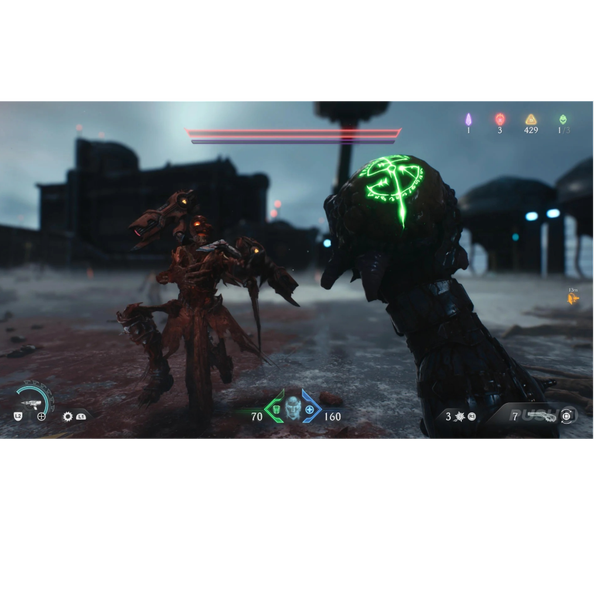Click the orange objective waypoint marker

[574, 298]
